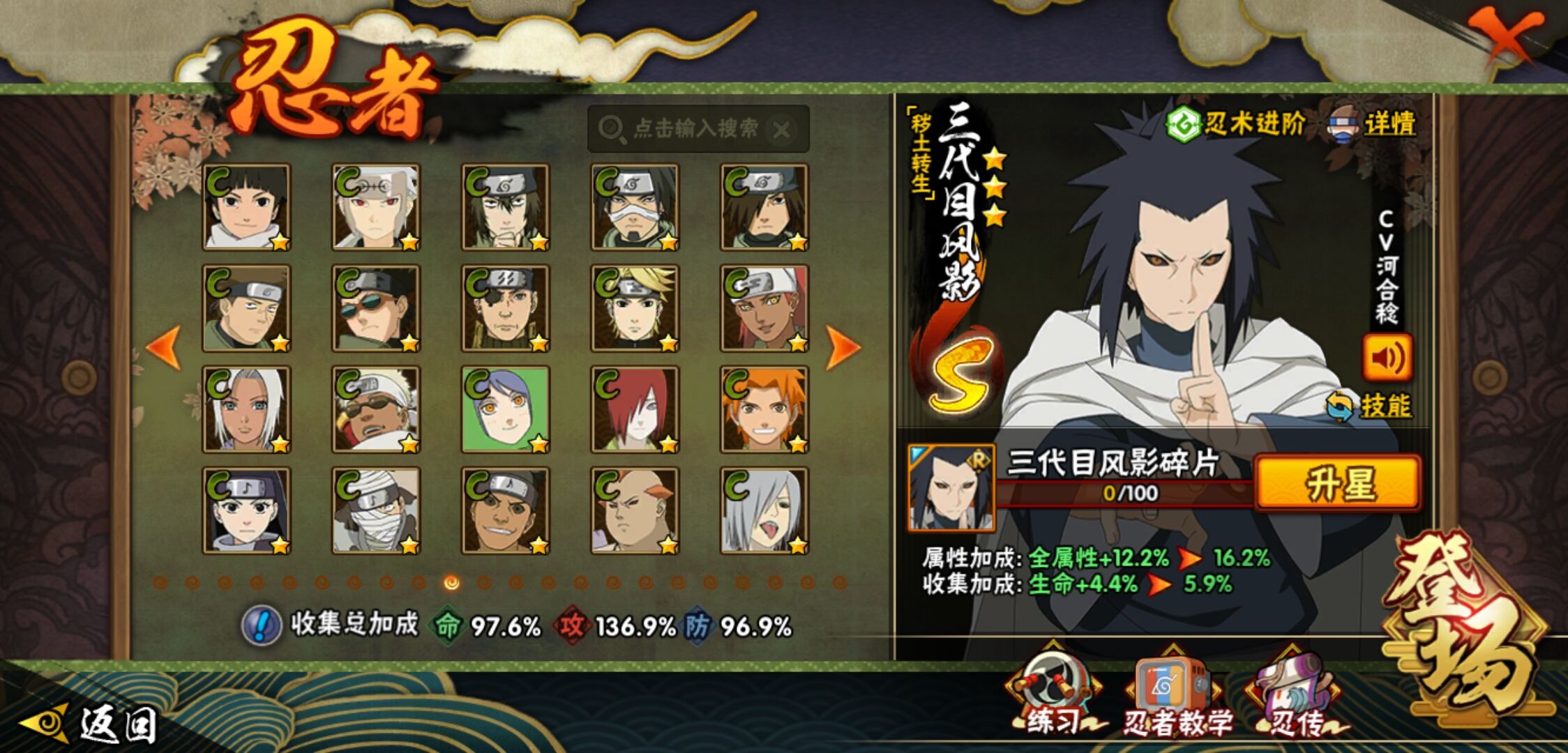
Task: Open the 详情 details link
Action: [1374, 125]
